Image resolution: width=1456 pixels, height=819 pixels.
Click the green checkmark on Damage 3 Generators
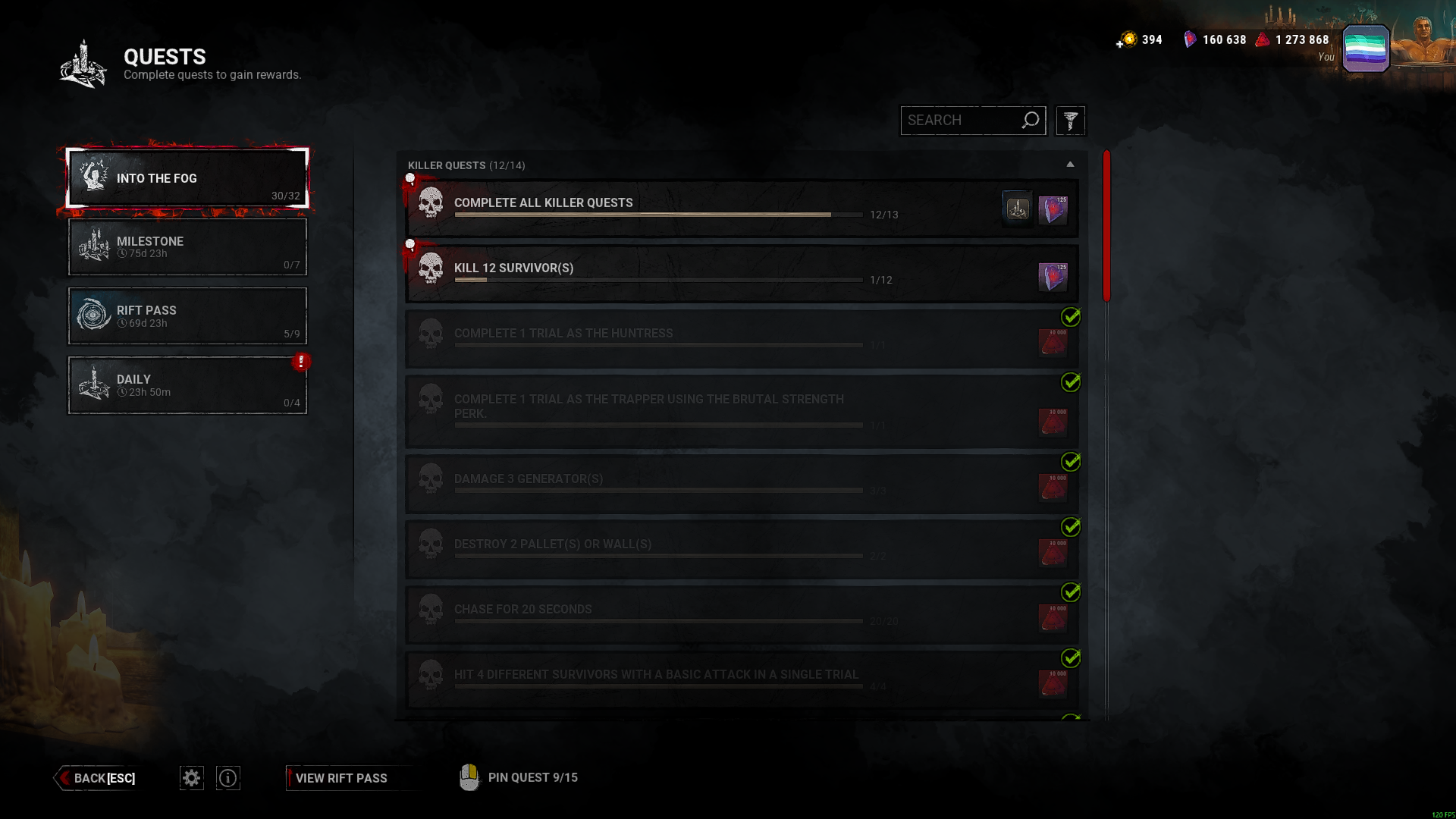coord(1071,461)
